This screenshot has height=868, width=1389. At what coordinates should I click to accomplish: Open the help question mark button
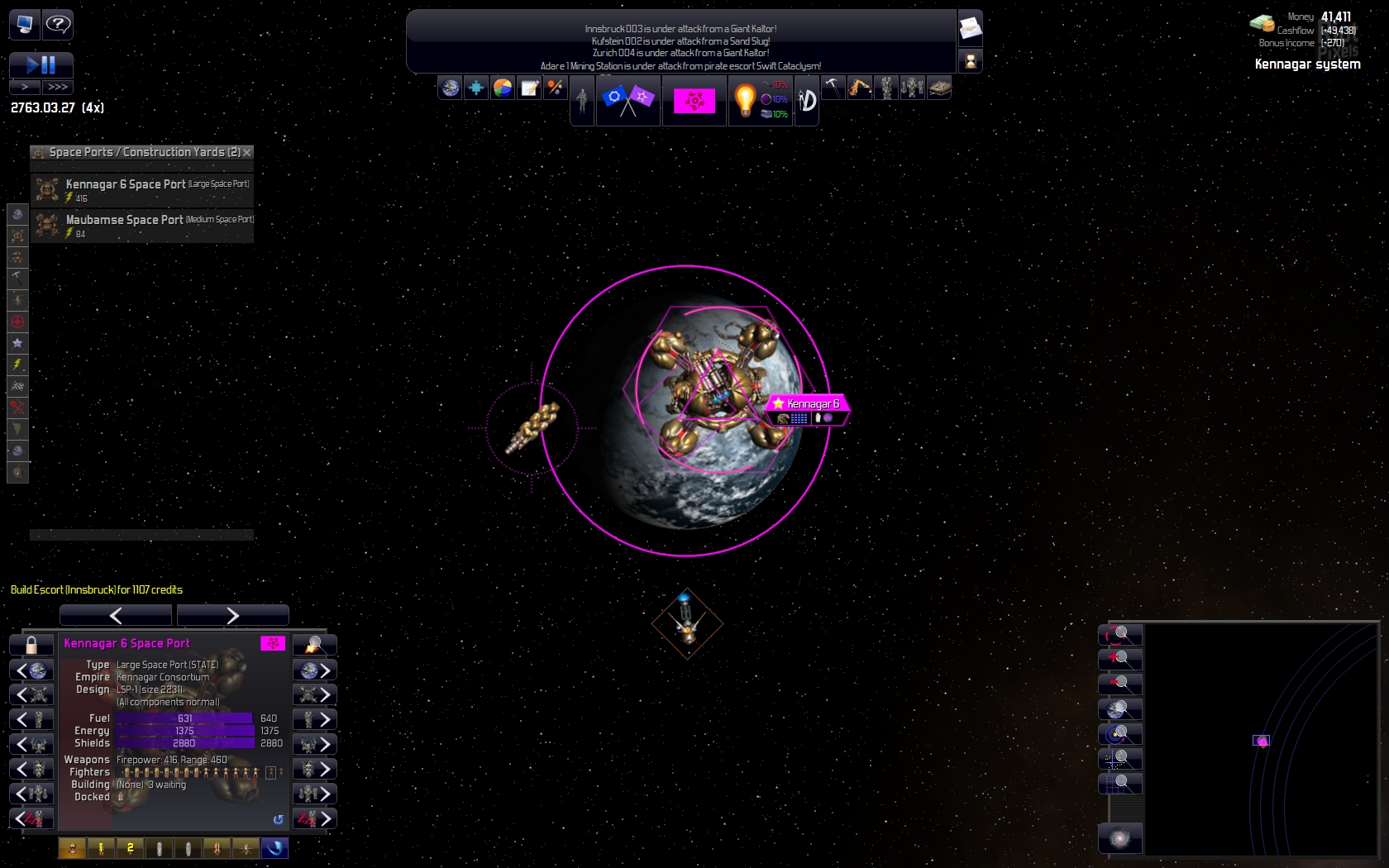(x=58, y=24)
